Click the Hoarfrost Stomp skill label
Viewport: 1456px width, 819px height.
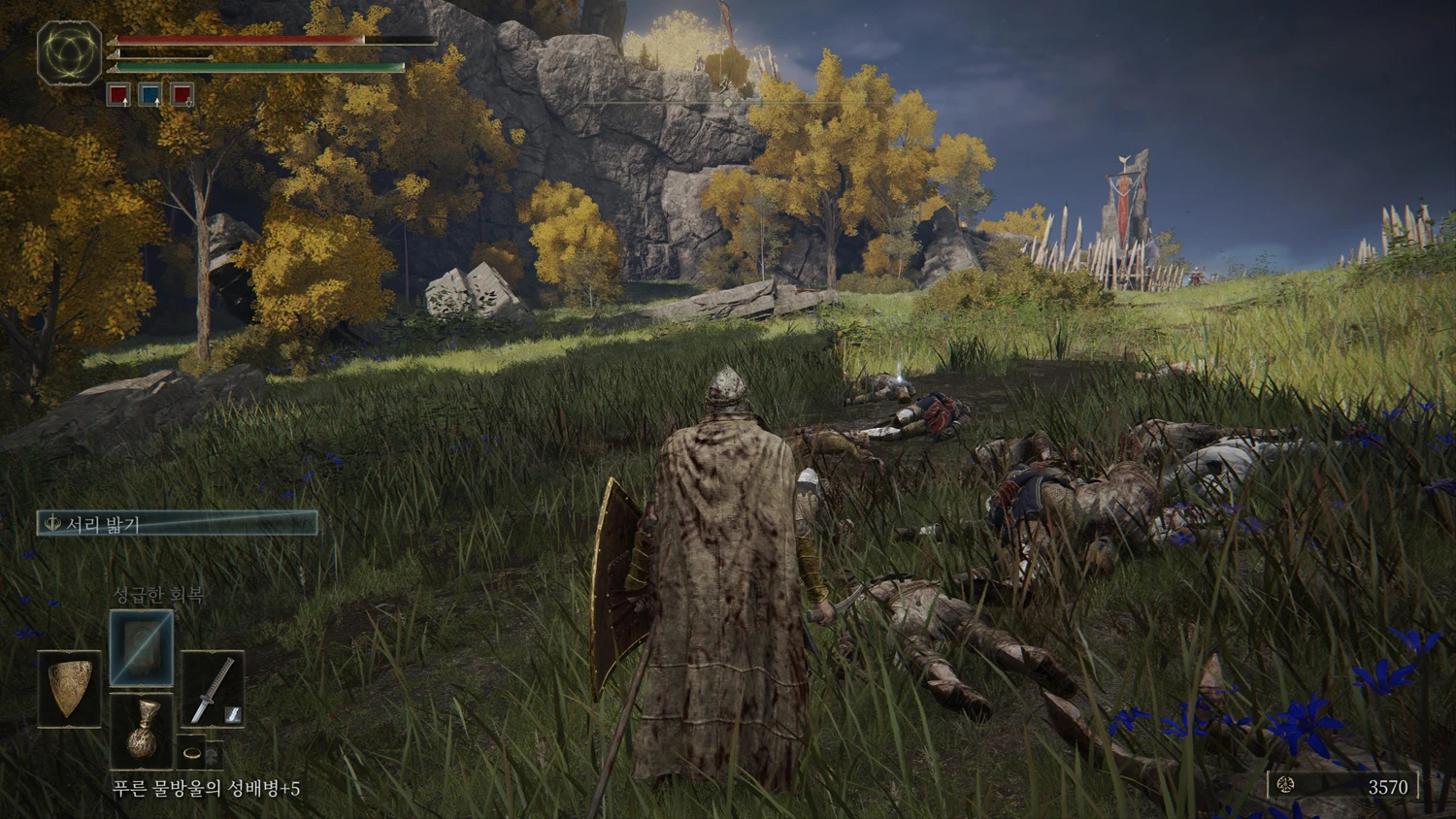178,524
